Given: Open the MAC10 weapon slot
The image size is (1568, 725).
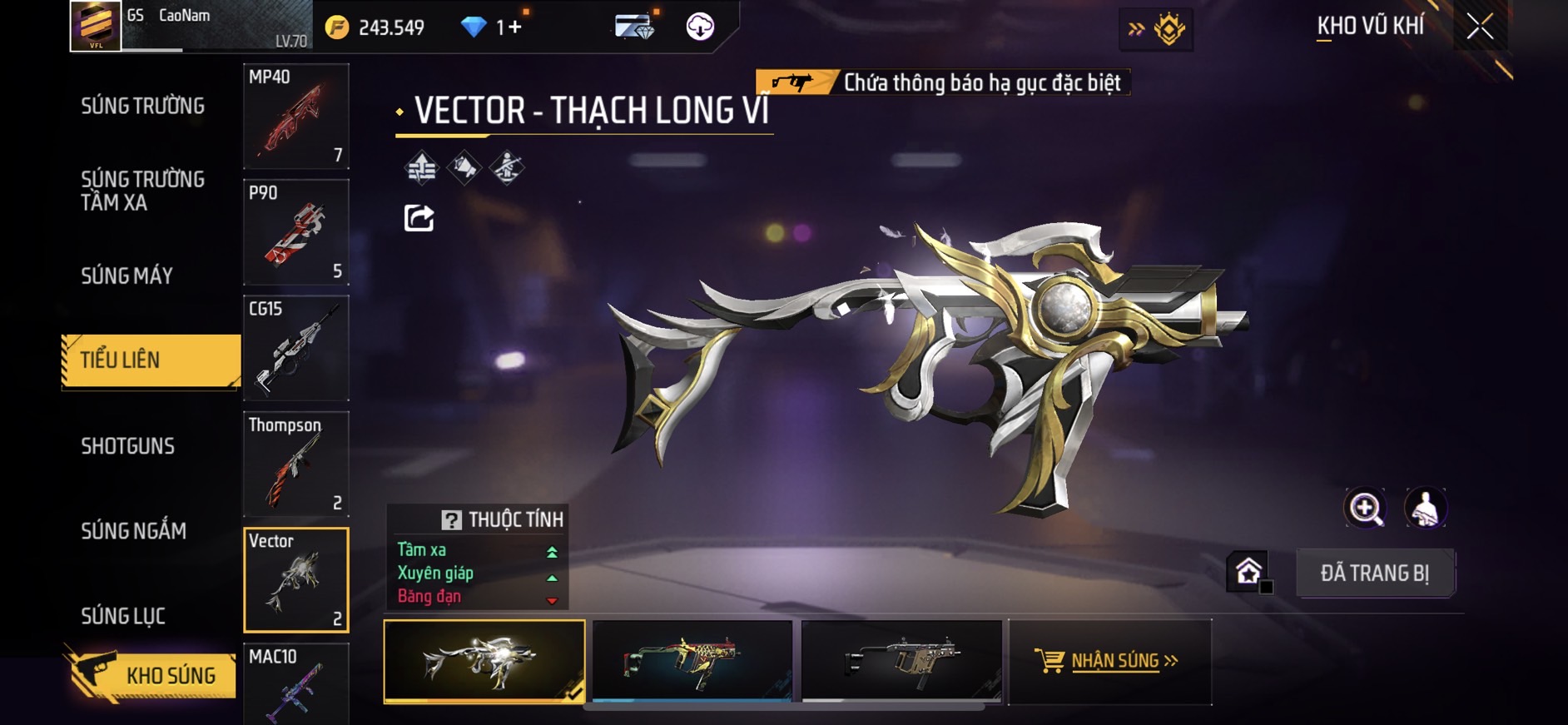Looking at the screenshot, I should pos(295,683).
